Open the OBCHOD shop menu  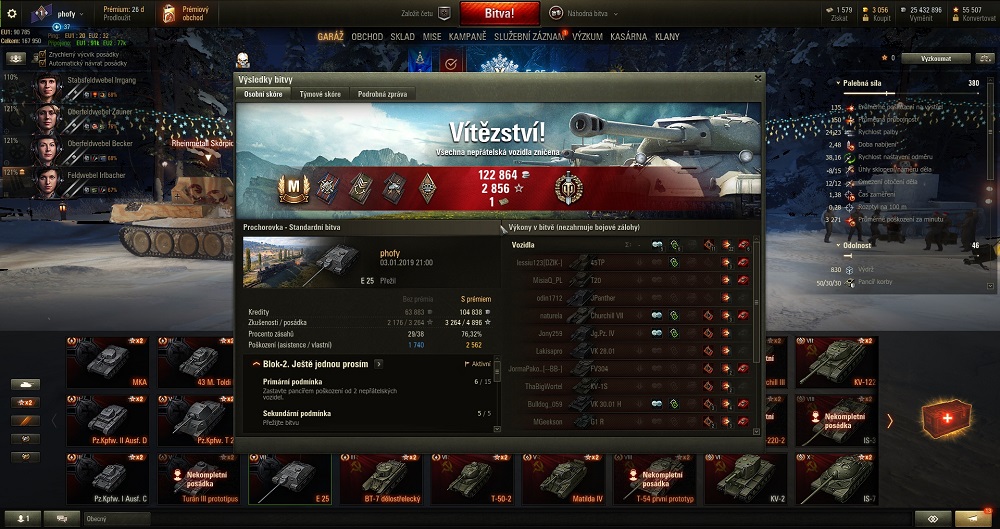[x=367, y=37]
